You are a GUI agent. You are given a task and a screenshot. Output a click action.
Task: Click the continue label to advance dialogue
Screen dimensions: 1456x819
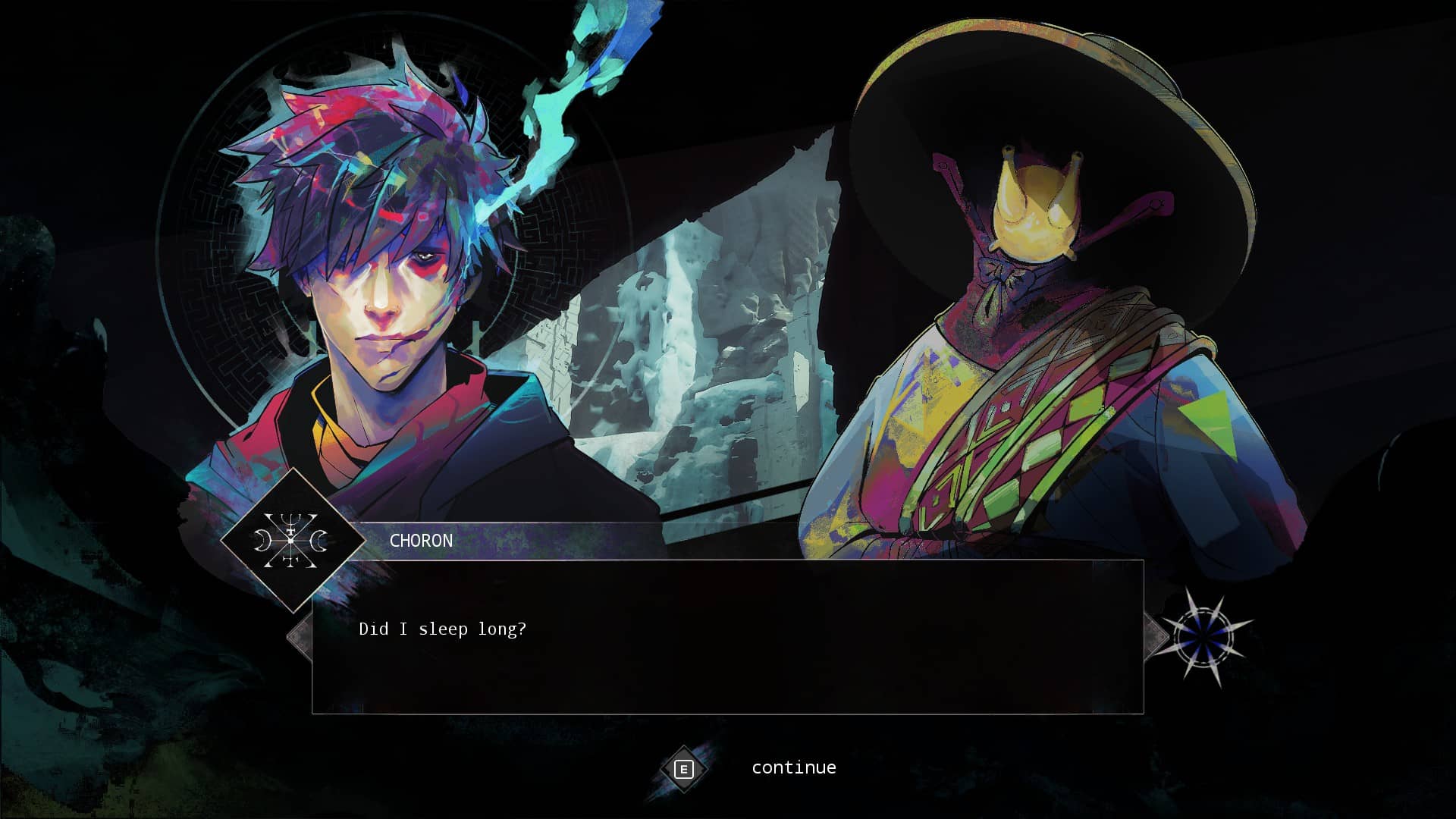click(793, 767)
